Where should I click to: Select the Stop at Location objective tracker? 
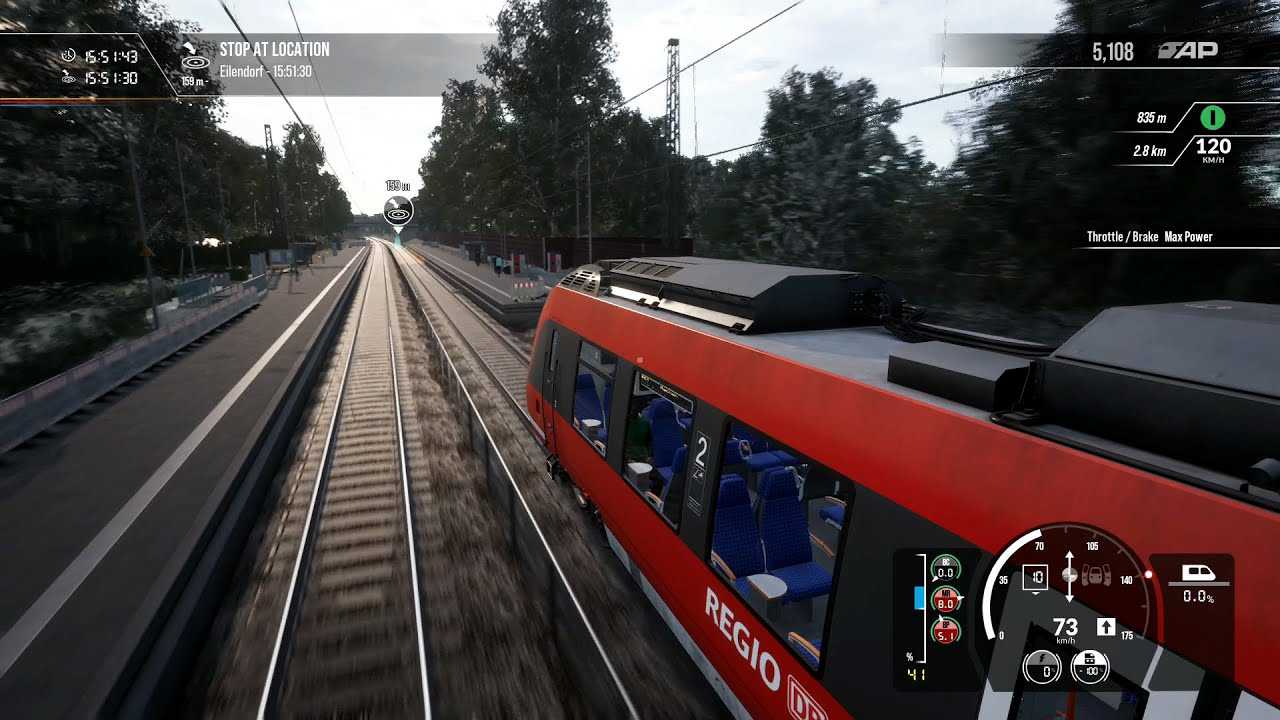(x=274, y=59)
